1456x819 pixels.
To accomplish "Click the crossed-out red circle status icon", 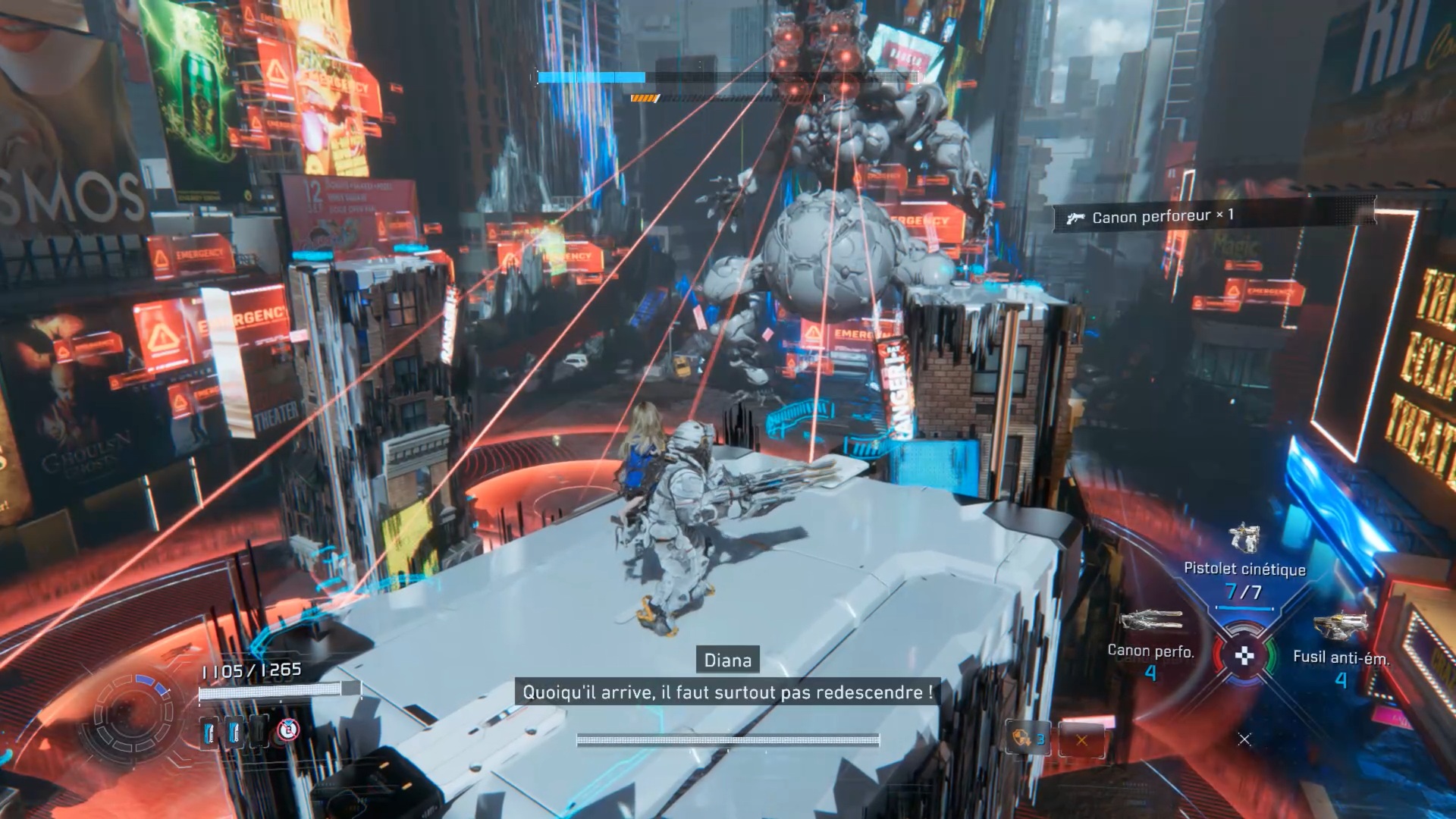I will [288, 730].
